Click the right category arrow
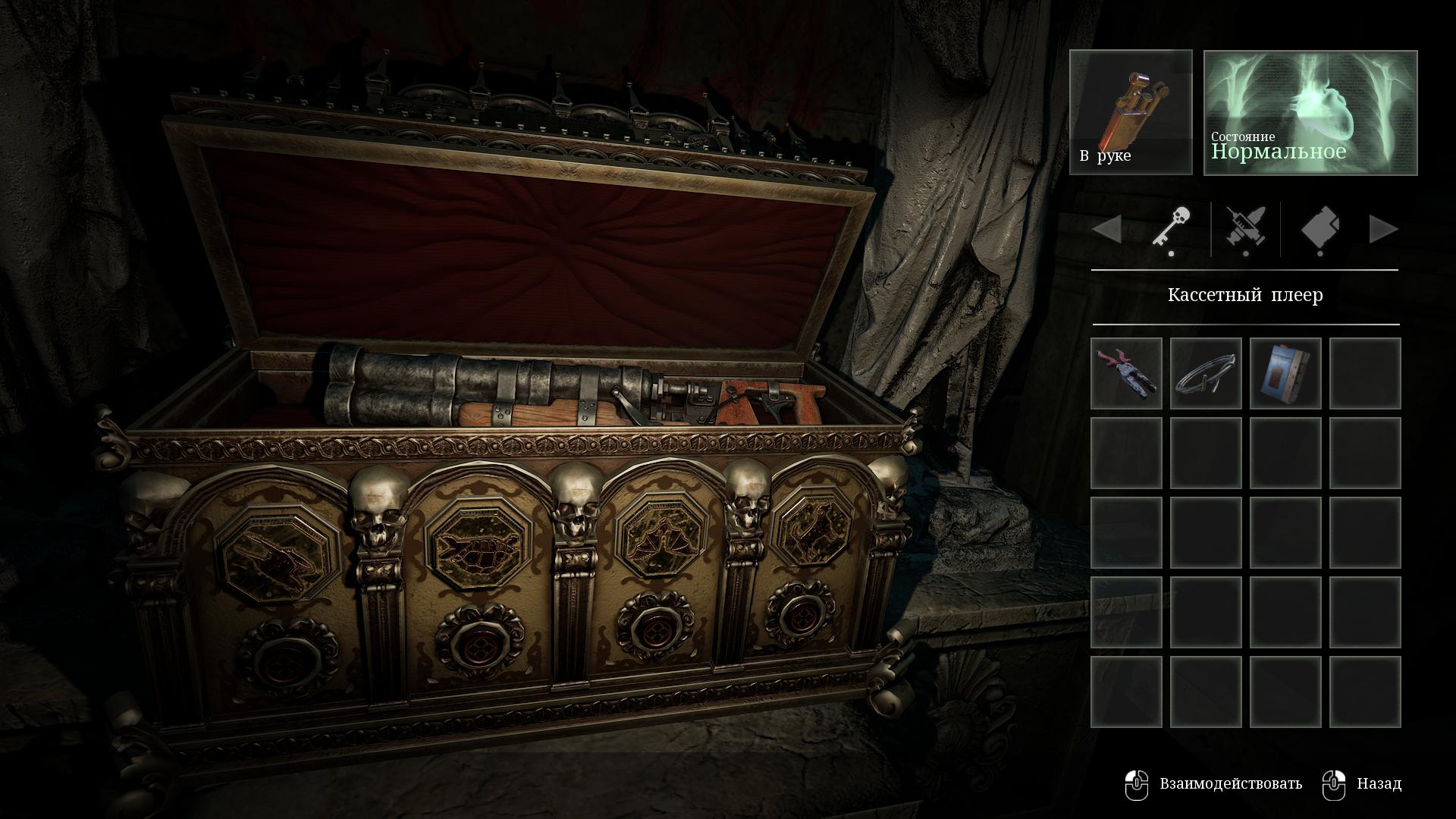Viewport: 1456px width, 819px height. (1383, 229)
